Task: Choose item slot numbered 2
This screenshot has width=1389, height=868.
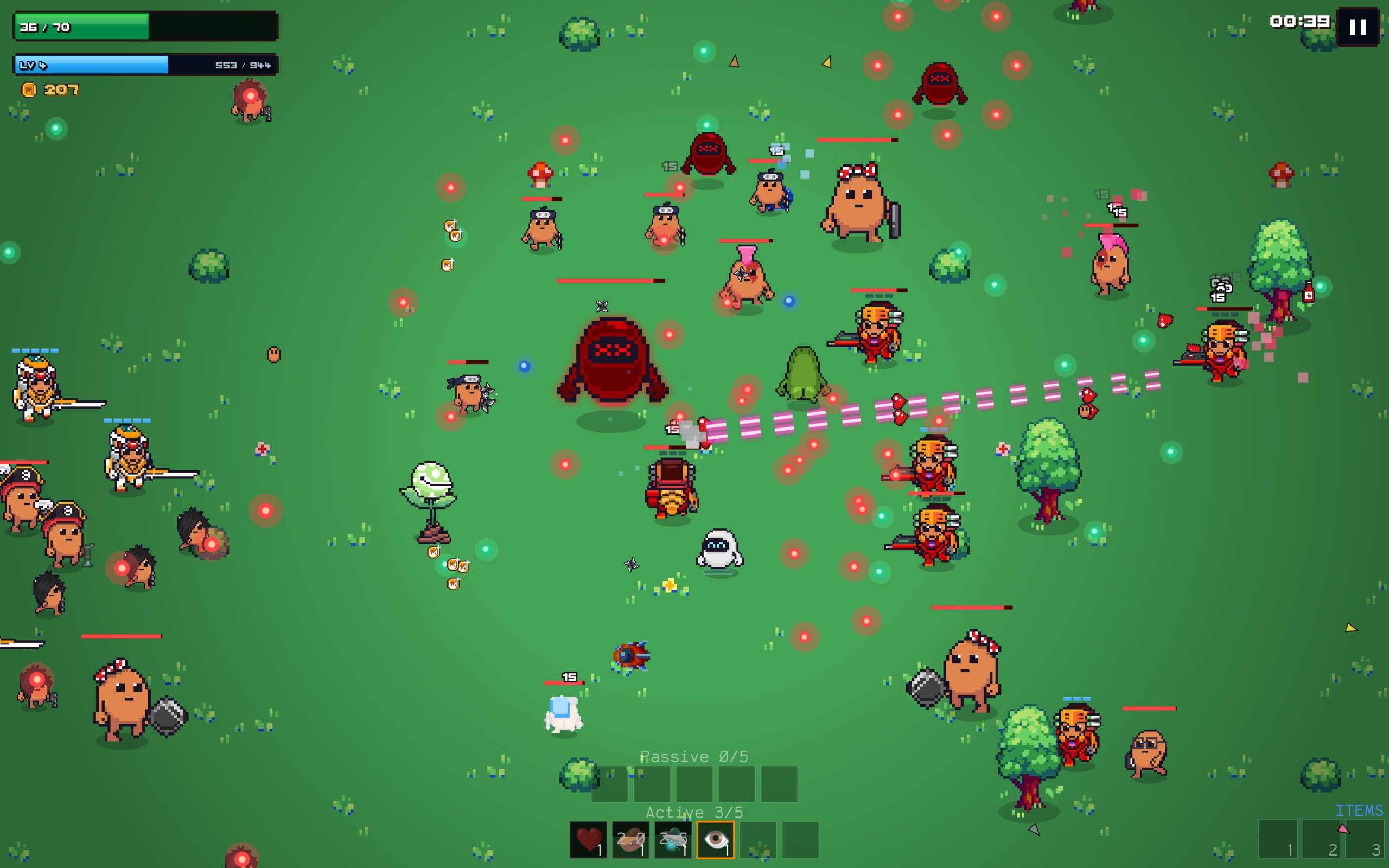Action: tap(1321, 839)
